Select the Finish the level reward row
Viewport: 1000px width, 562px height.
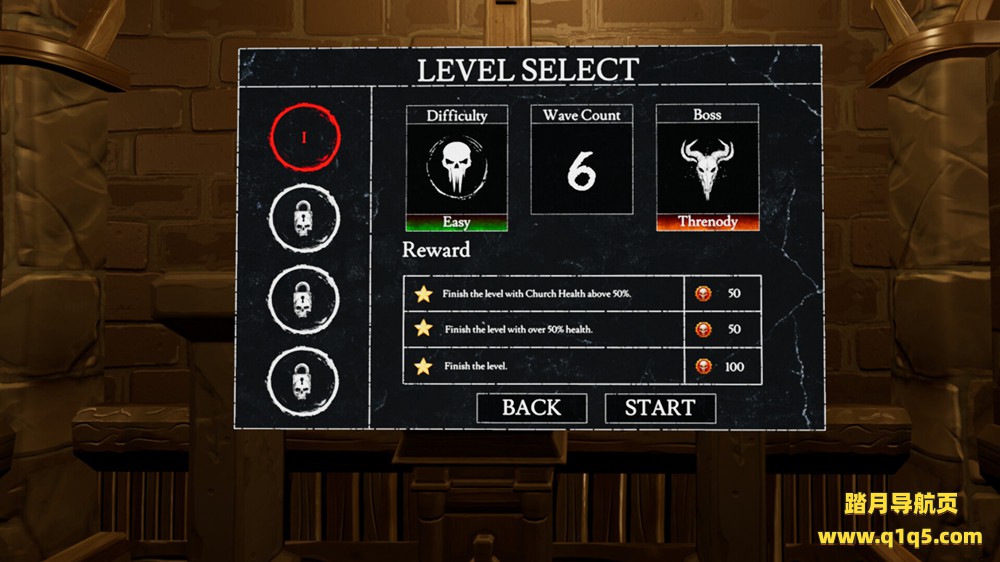tap(581, 366)
